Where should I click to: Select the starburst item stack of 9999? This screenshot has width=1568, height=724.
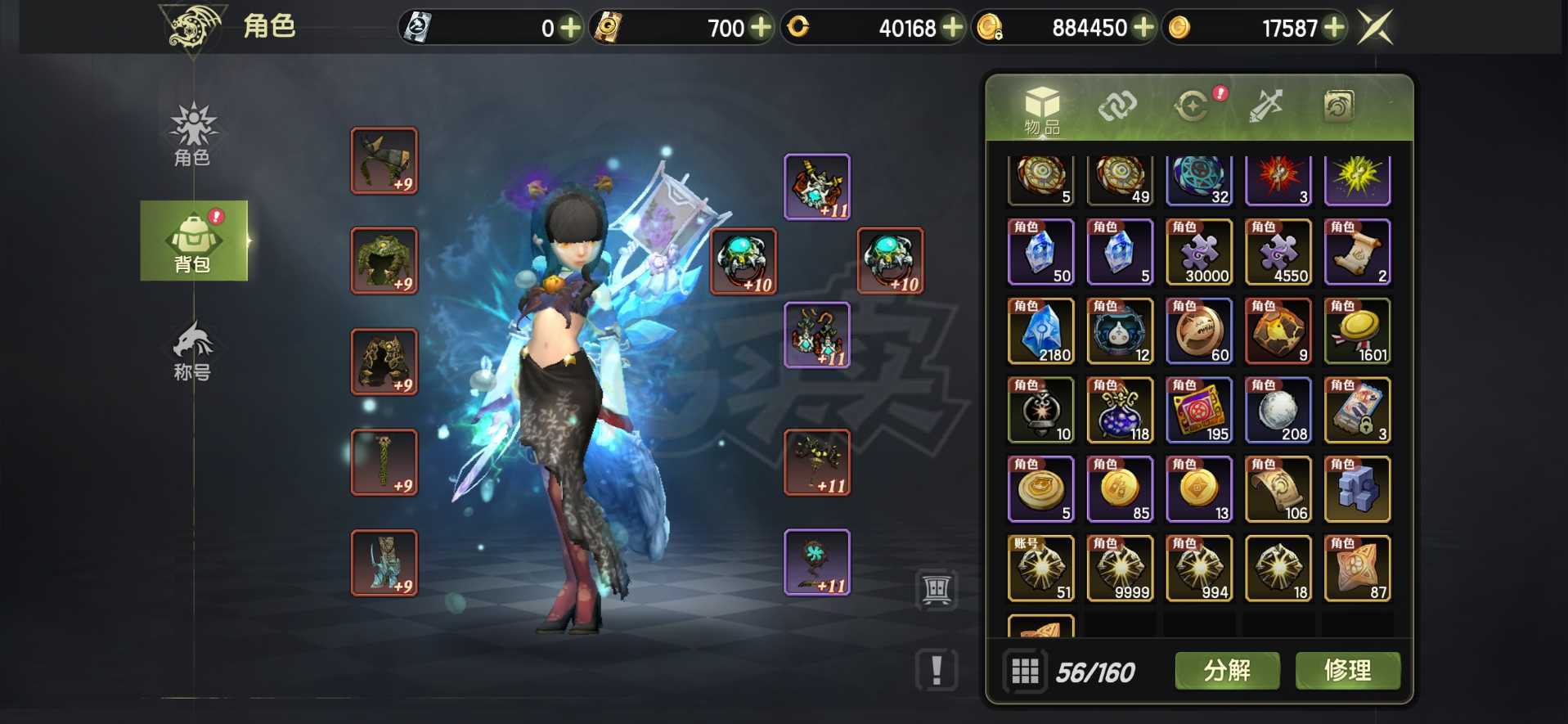click(x=1120, y=568)
